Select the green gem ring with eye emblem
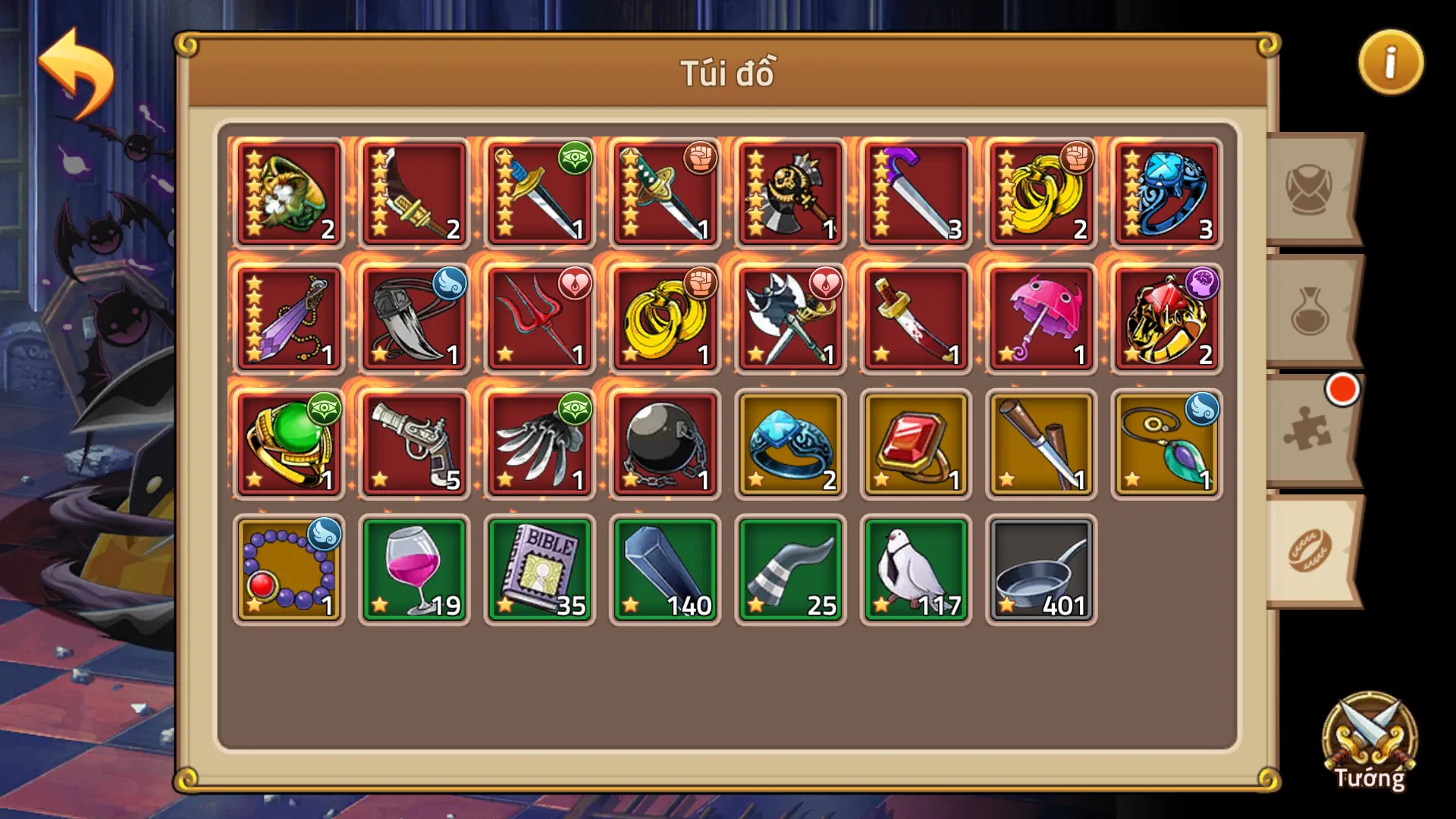 click(x=288, y=444)
